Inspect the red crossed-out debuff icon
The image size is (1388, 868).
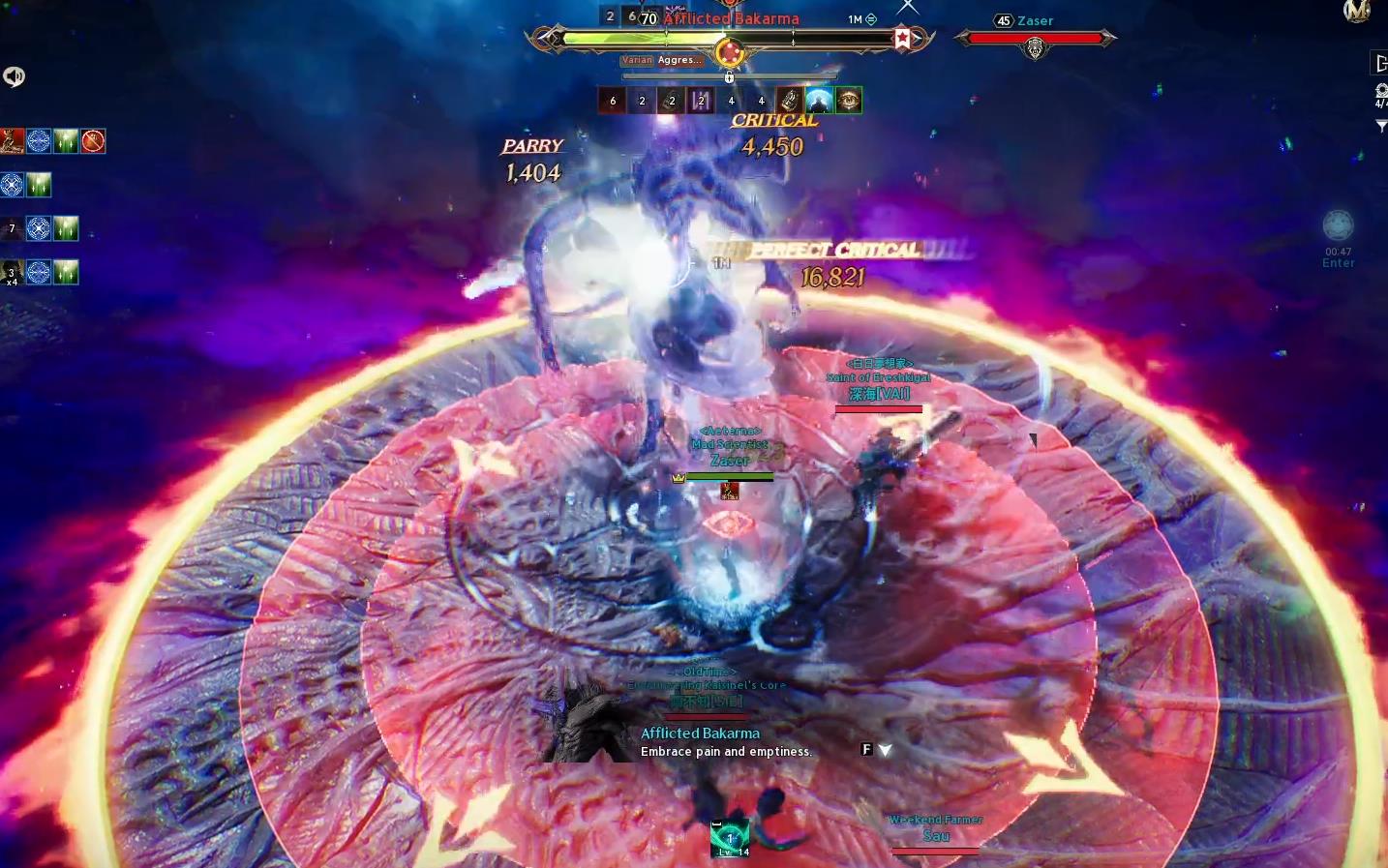click(x=93, y=141)
